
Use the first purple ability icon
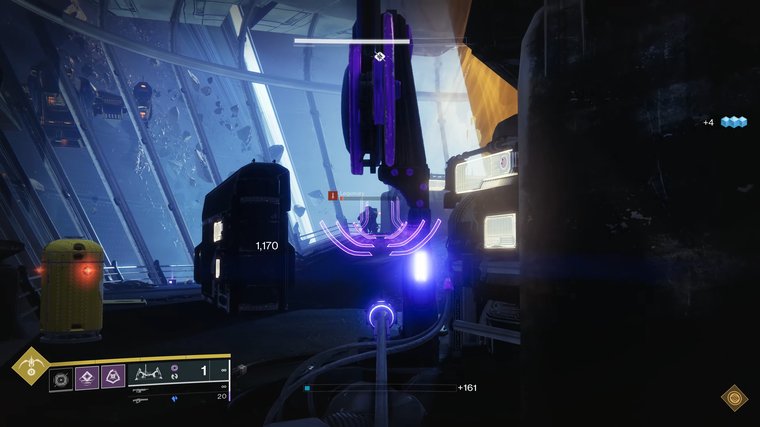pyautogui.click(x=87, y=376)
